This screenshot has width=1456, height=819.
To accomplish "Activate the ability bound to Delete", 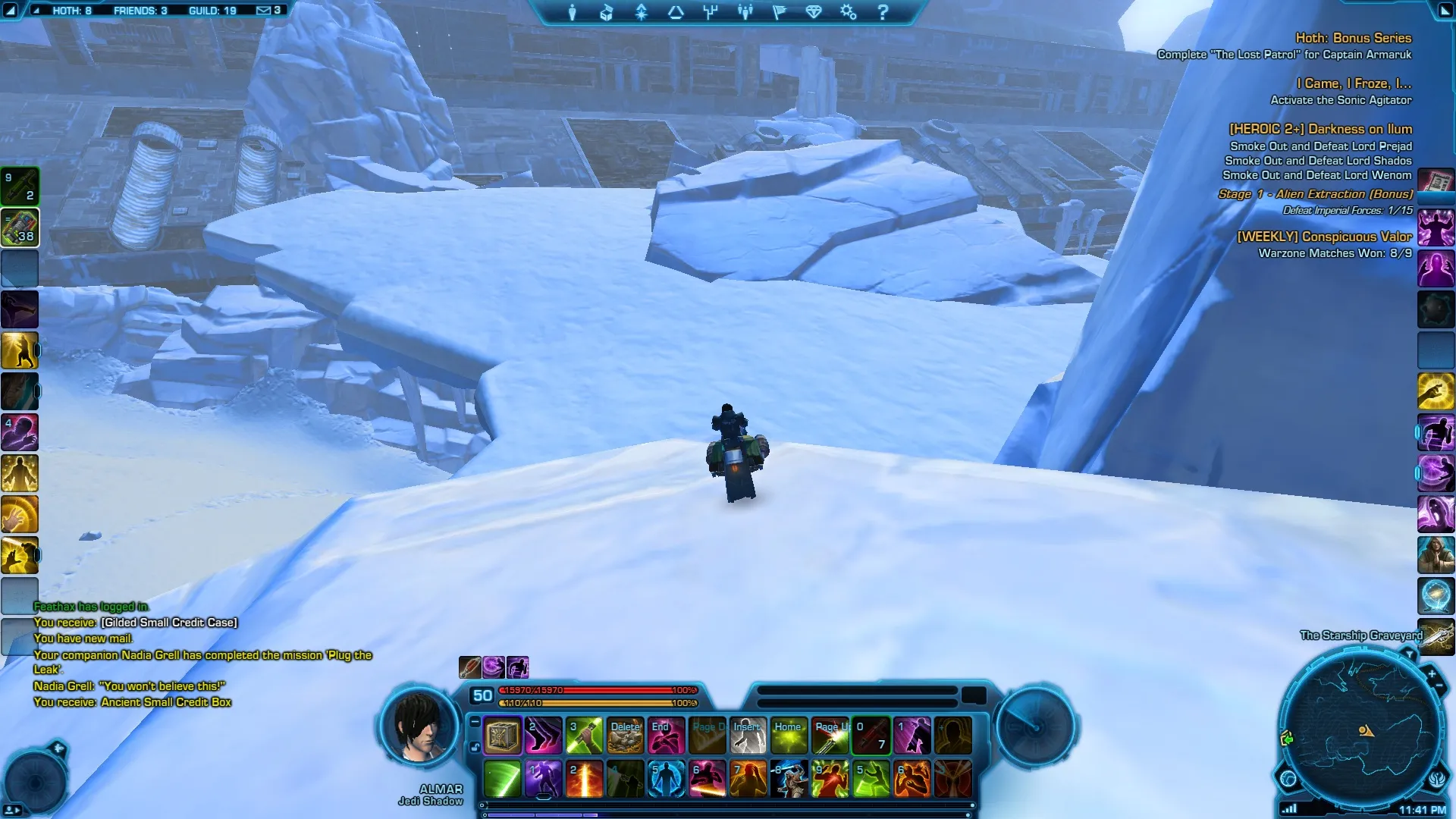I will coord(625,736).
